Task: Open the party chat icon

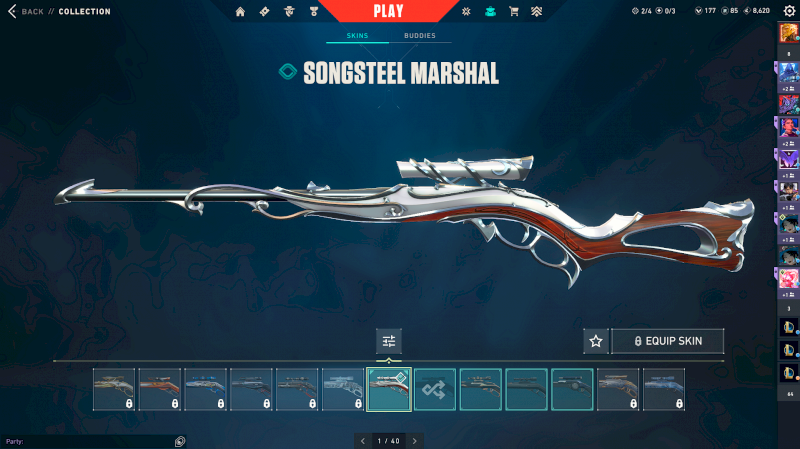Action: tap(180, 440)
